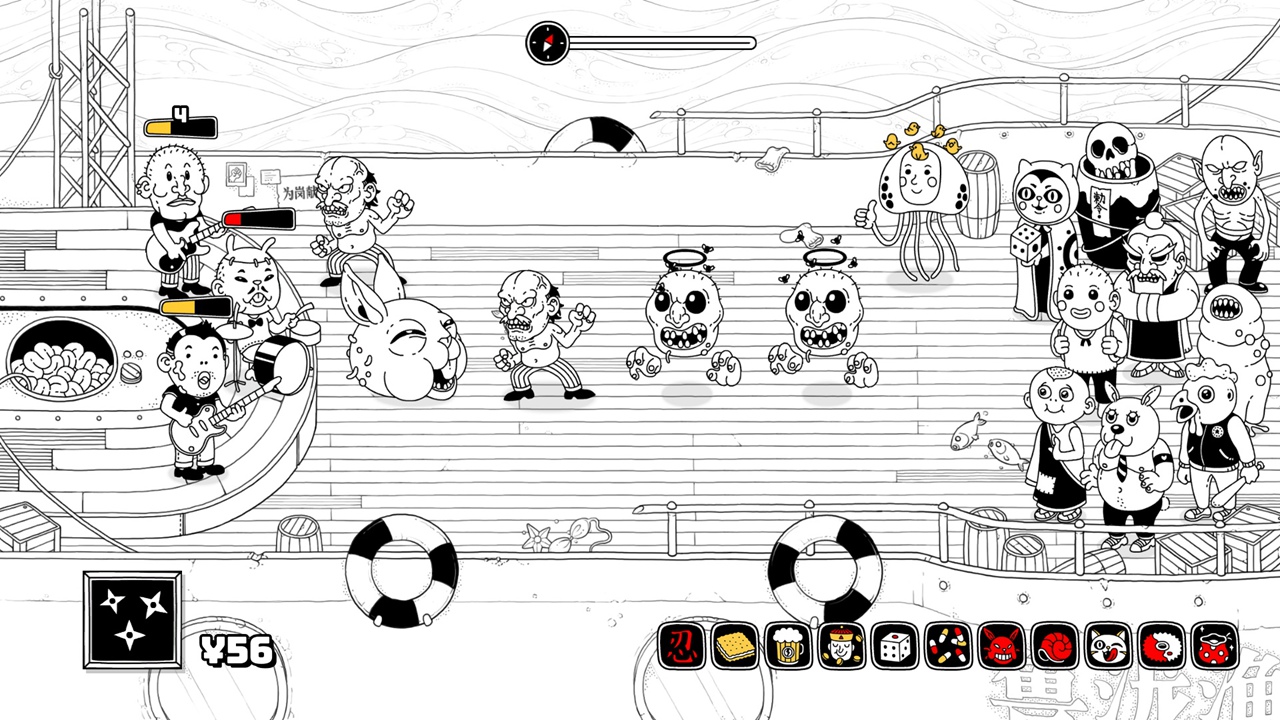Screen dimensions: 1280x720
Task: Click the red health bar above the bassist
Action: [258, 218]
